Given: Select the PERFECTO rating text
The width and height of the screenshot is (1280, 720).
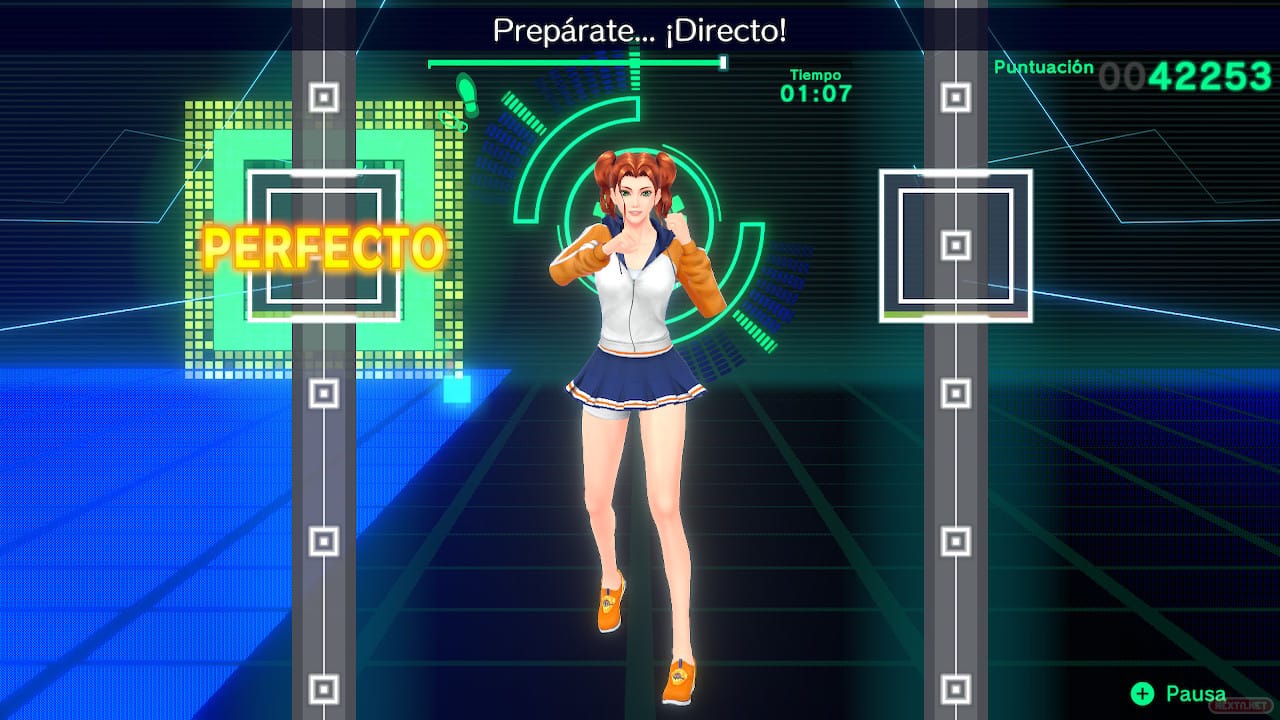Looking at the screenshot, I should coord(323,250).
